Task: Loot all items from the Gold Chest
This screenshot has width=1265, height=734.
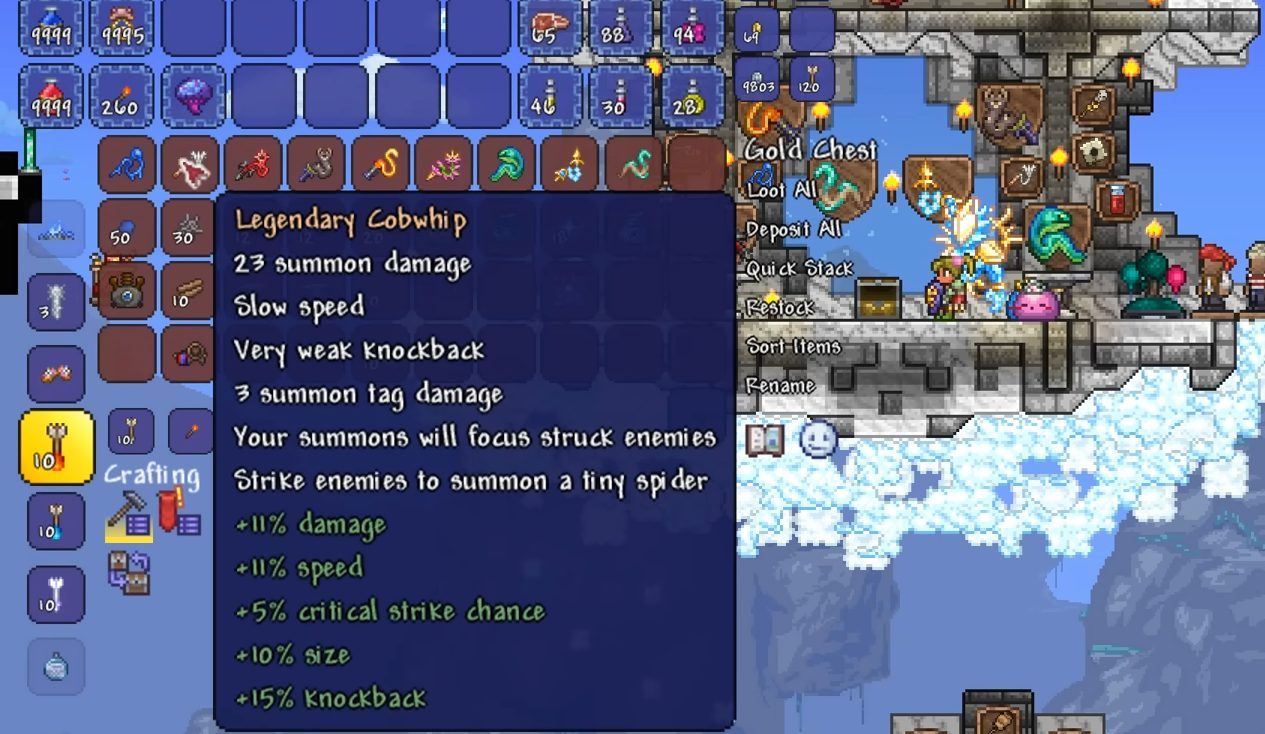Action: (x=782, y=190)
